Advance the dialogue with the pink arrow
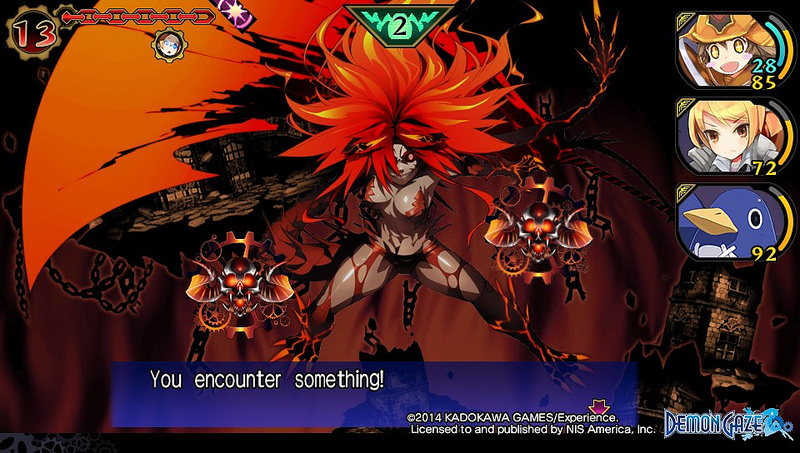The width and height of the screenshot is (800, 453). (600, 407)
